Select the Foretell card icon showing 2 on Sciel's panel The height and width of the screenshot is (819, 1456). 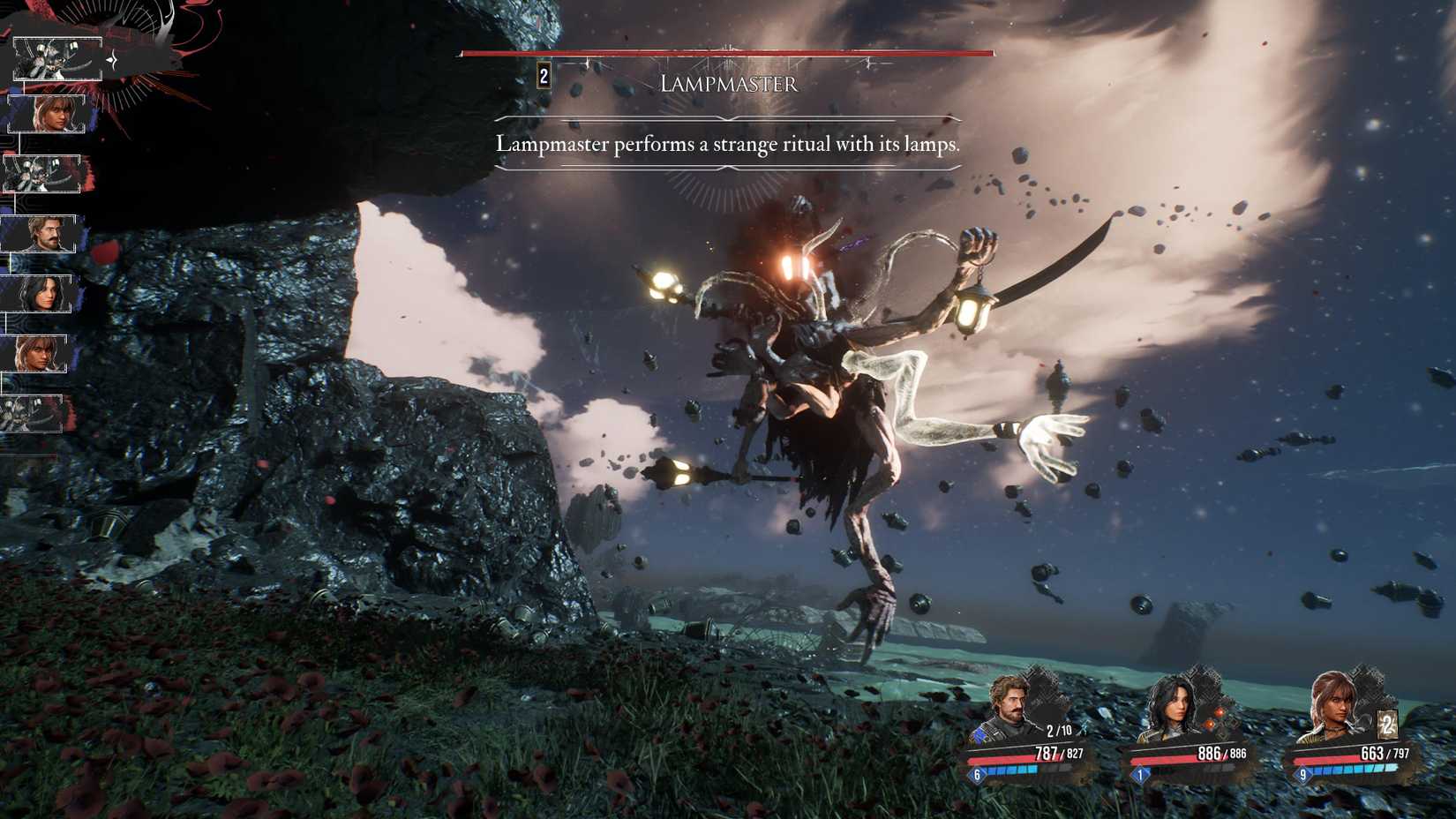coord(1387,725)
